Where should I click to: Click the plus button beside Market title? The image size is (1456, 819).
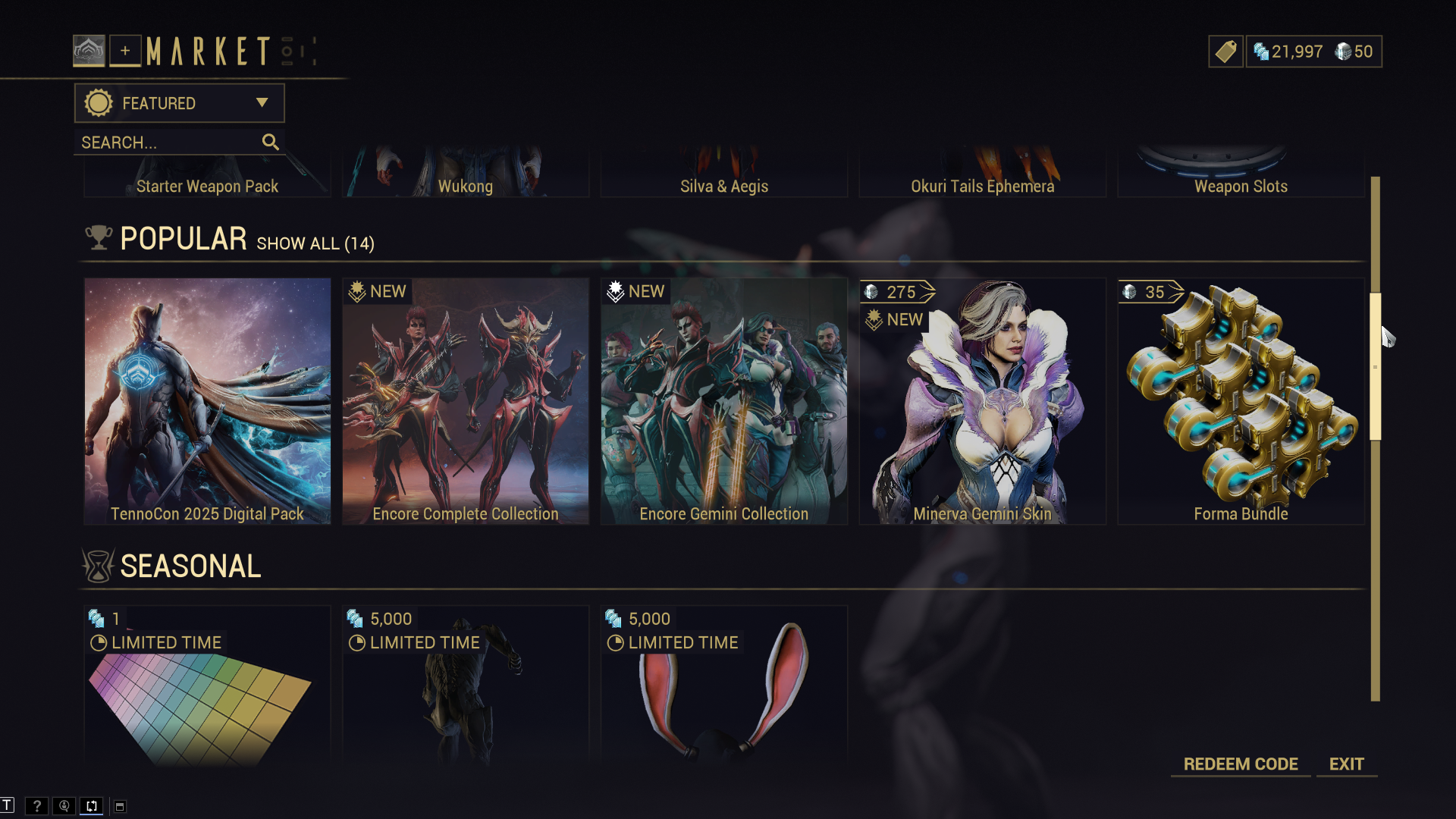pos(125,51)
